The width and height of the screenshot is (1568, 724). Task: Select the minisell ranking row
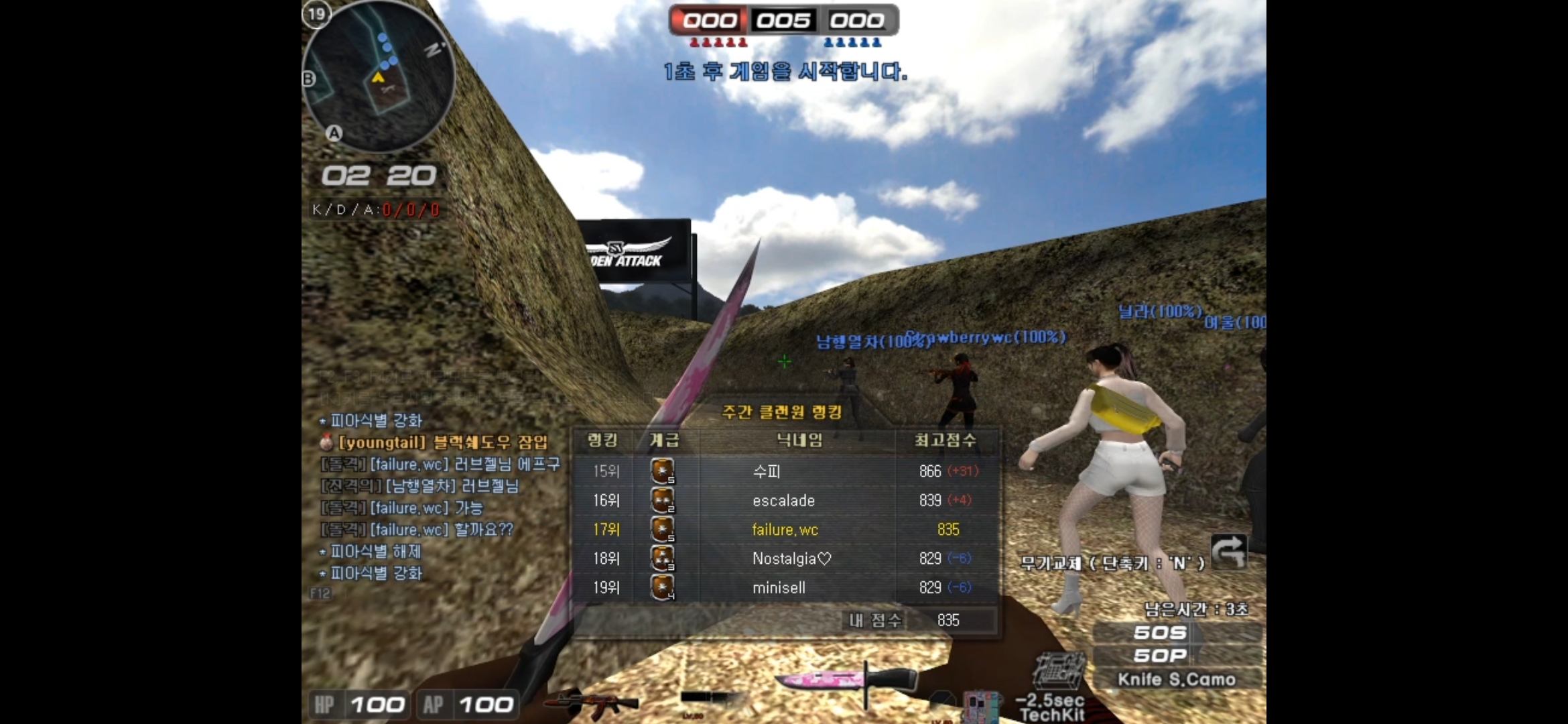[x=784, y=587]
